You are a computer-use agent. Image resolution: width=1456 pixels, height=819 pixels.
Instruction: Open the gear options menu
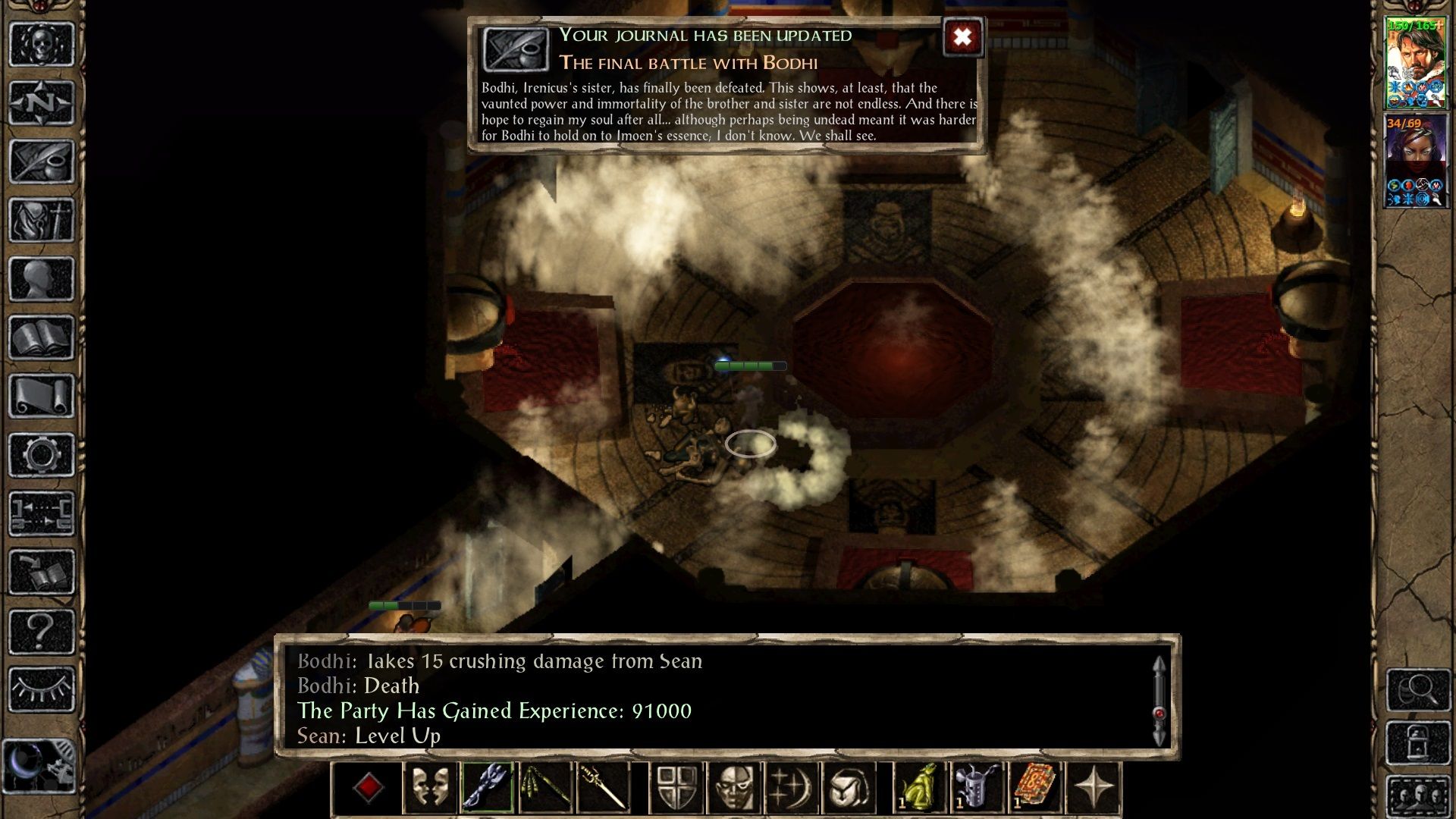point(42,455)
